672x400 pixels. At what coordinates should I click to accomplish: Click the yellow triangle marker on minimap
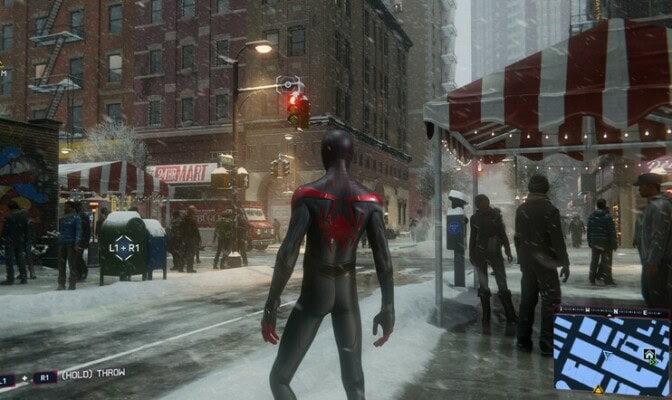[598, 389]
